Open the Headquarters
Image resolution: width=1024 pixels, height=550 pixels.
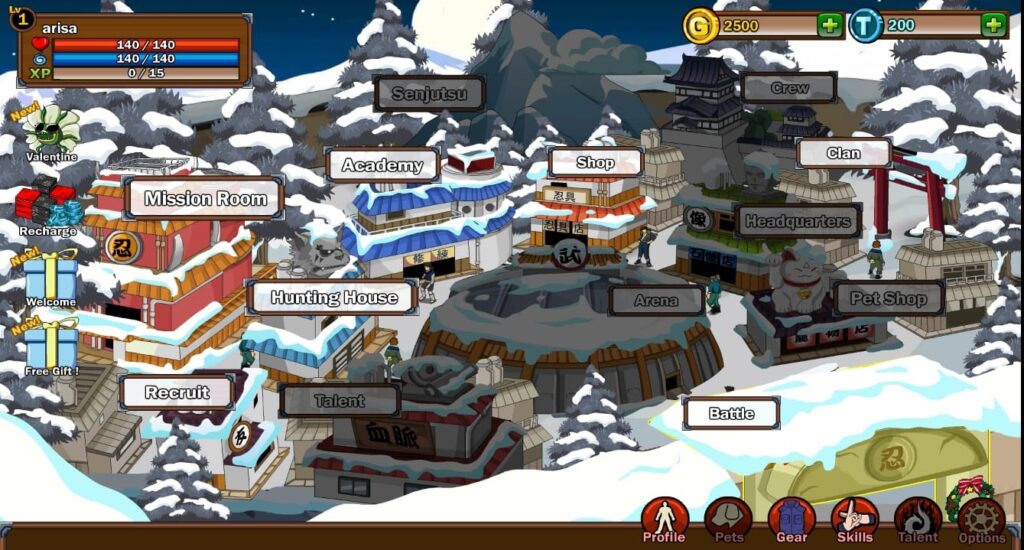tap(797, 221)
